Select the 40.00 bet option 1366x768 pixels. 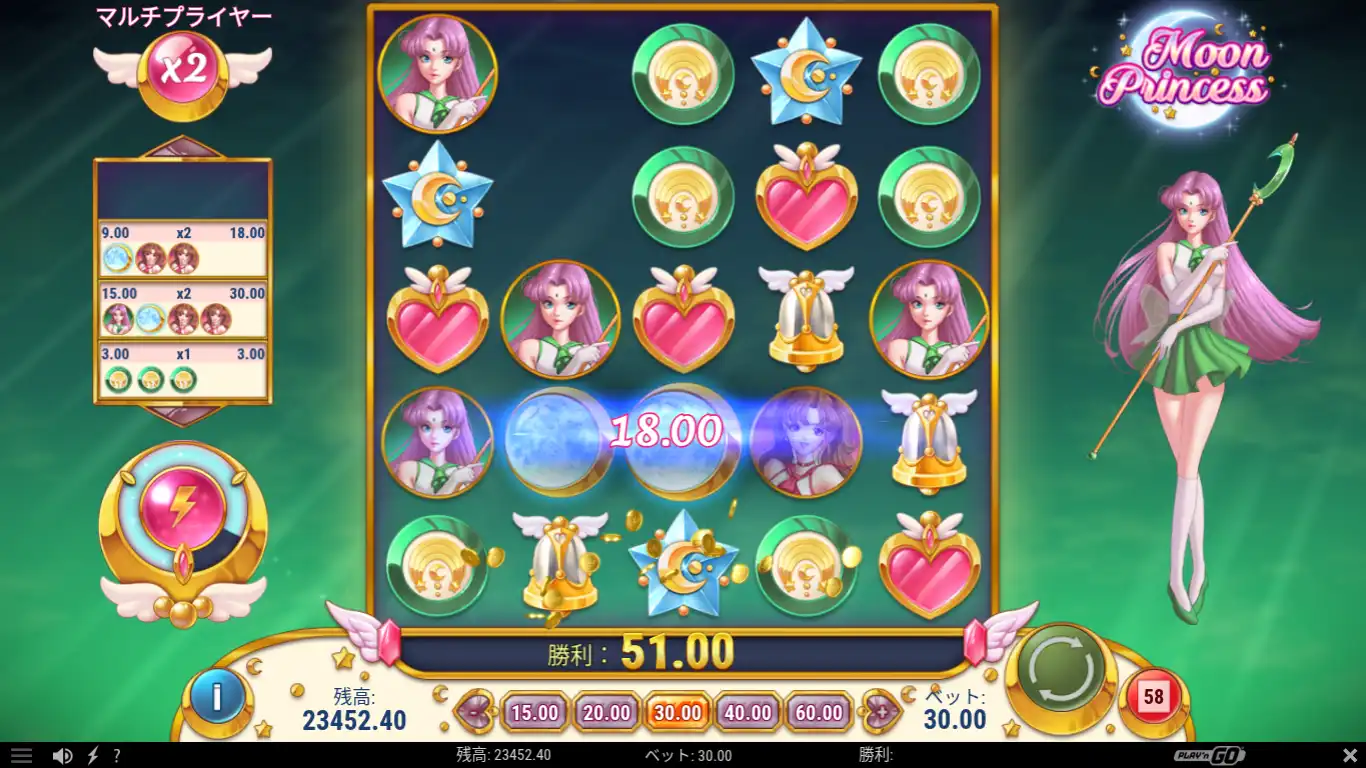coord(747,712)
